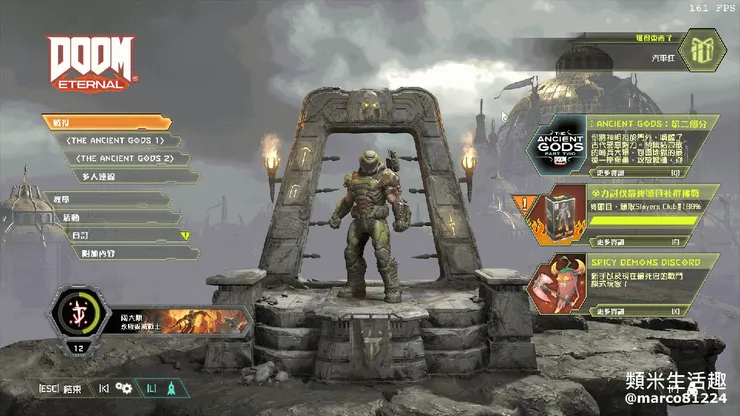
Task: Exit the game via 結束 button
Action: coord(58,388)
